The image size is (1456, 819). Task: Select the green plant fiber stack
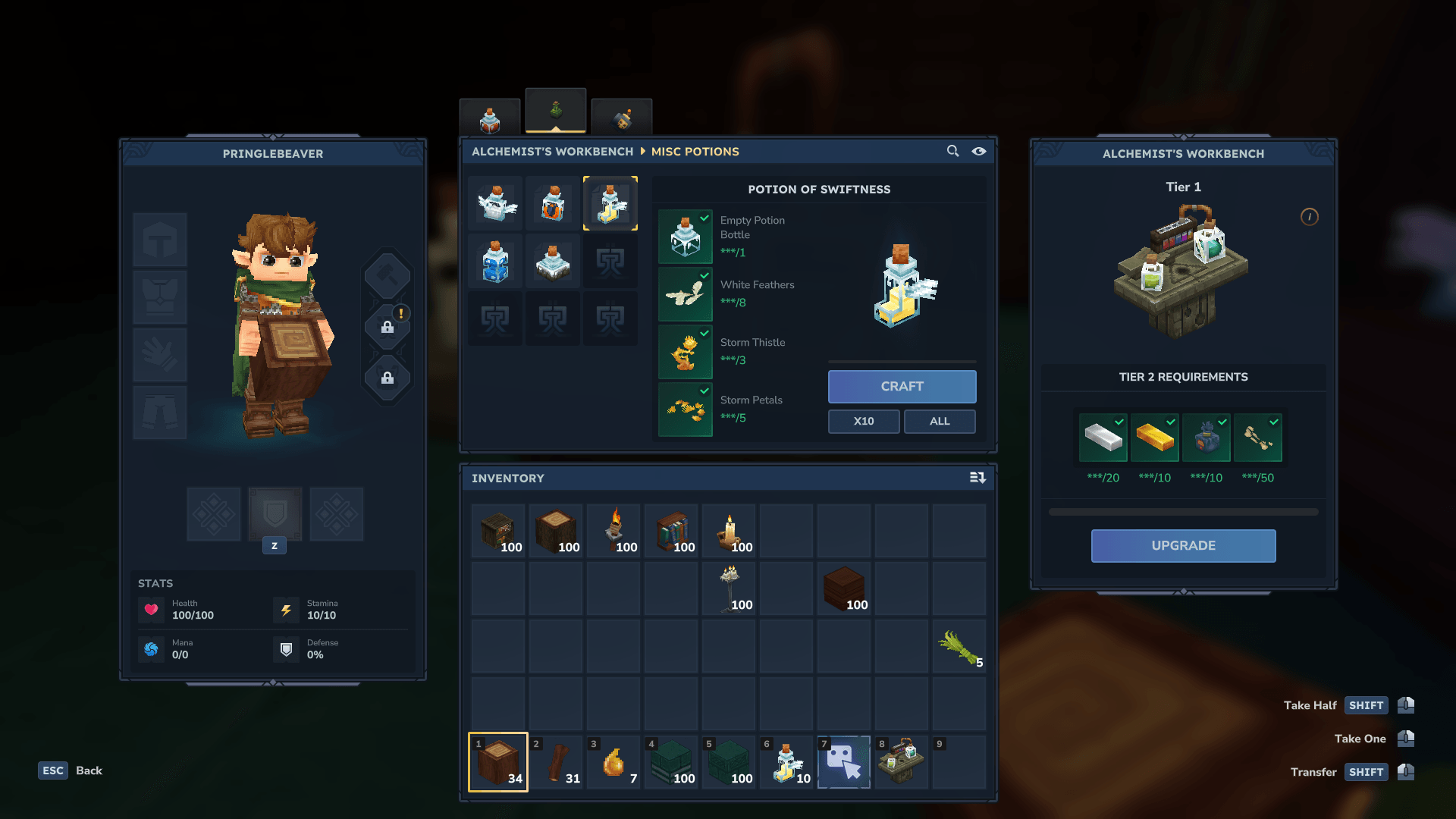(959, 647)
